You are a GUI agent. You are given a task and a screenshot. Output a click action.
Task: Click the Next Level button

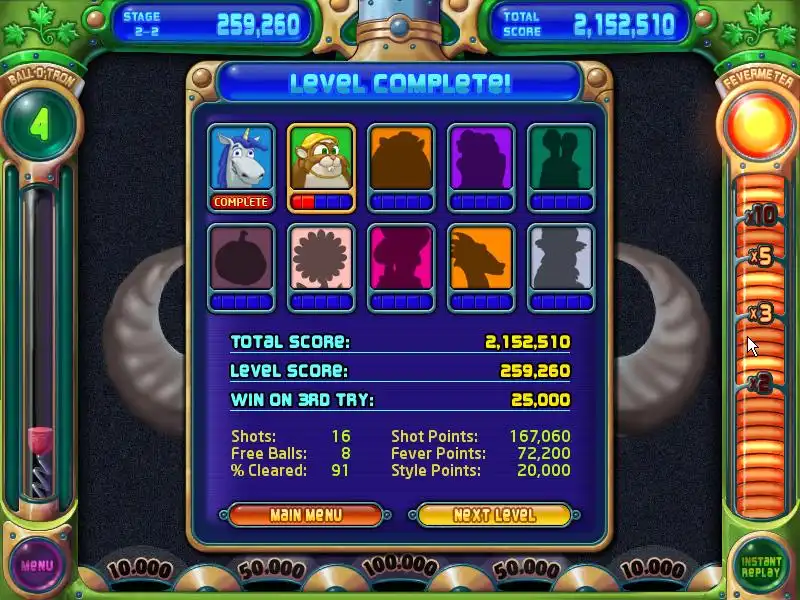(x=494, y=515)
